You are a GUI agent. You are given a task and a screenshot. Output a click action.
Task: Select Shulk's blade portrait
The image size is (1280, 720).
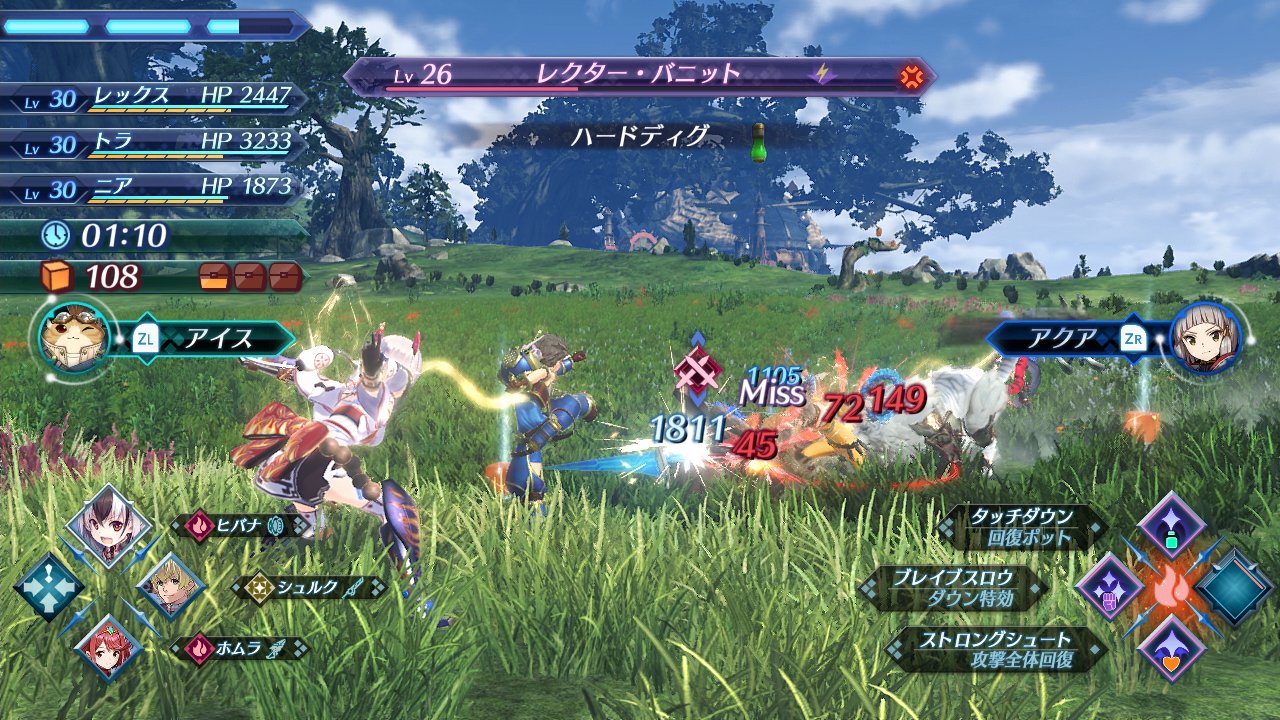pyautogui.click(x=171, y=587)
